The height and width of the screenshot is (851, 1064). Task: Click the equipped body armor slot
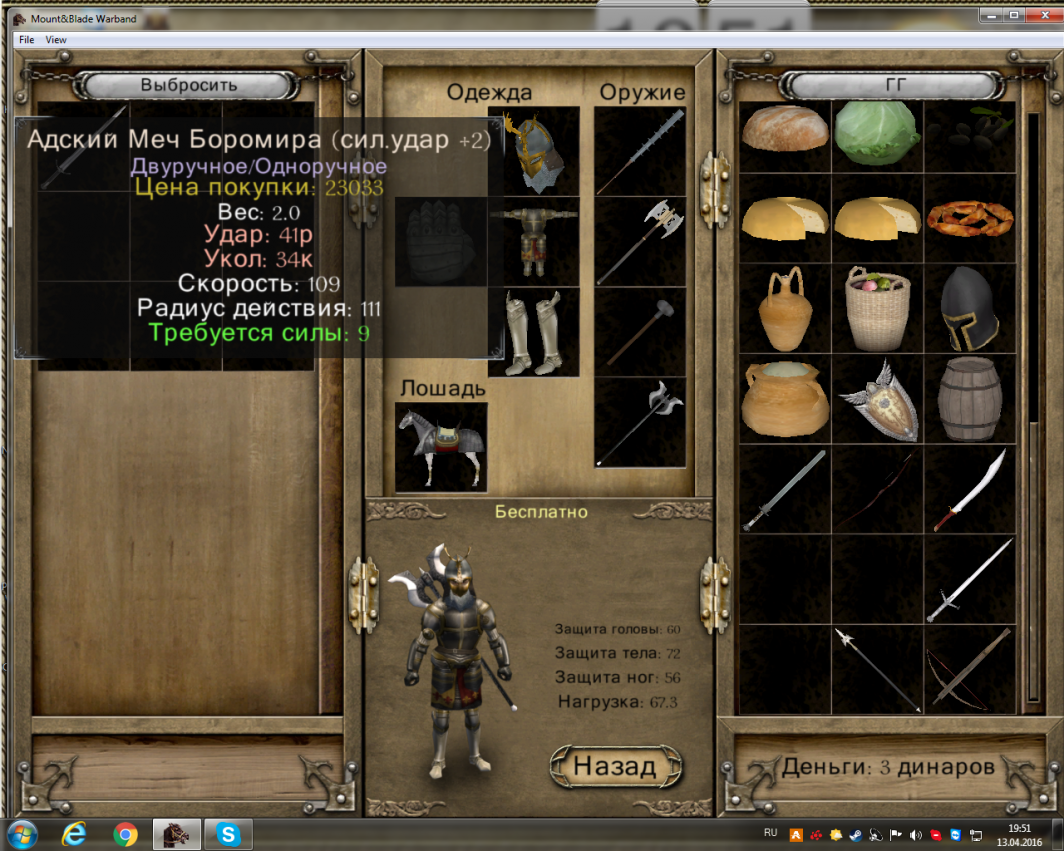click(534, 242)
